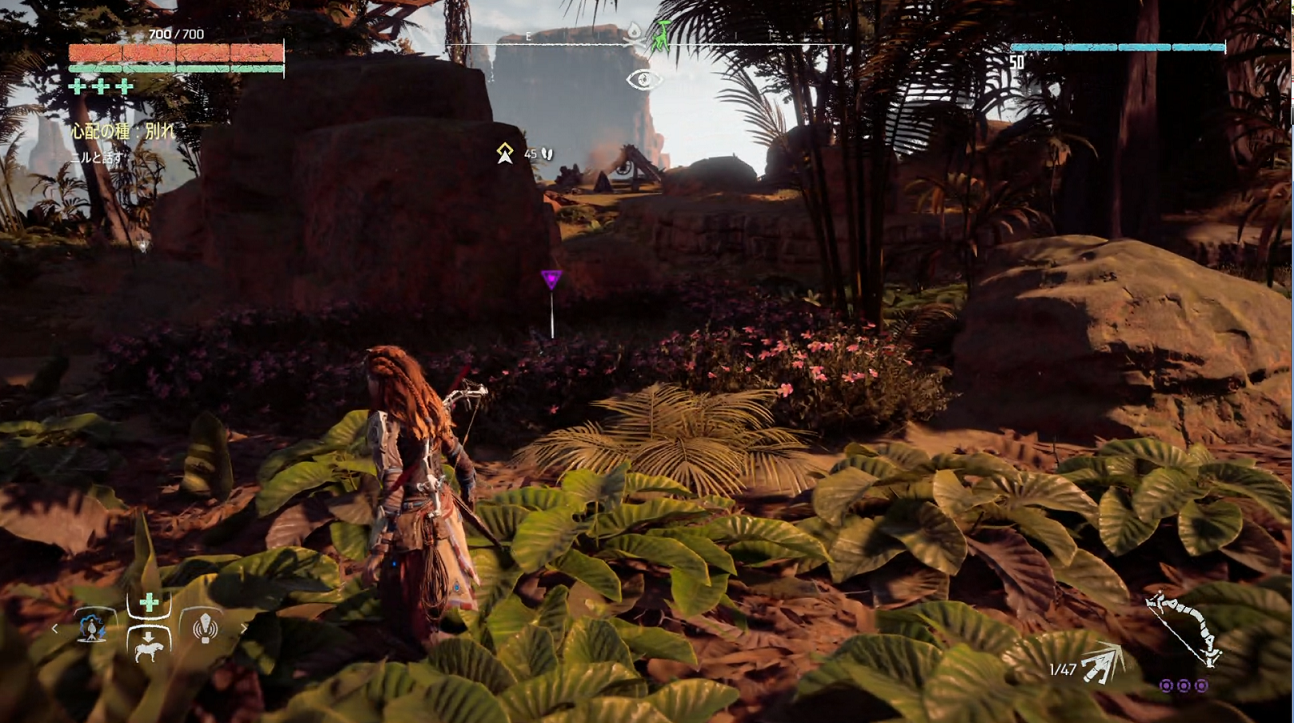
Task: Select the yellow quest waypoint marker
Action: click(505, 152)
